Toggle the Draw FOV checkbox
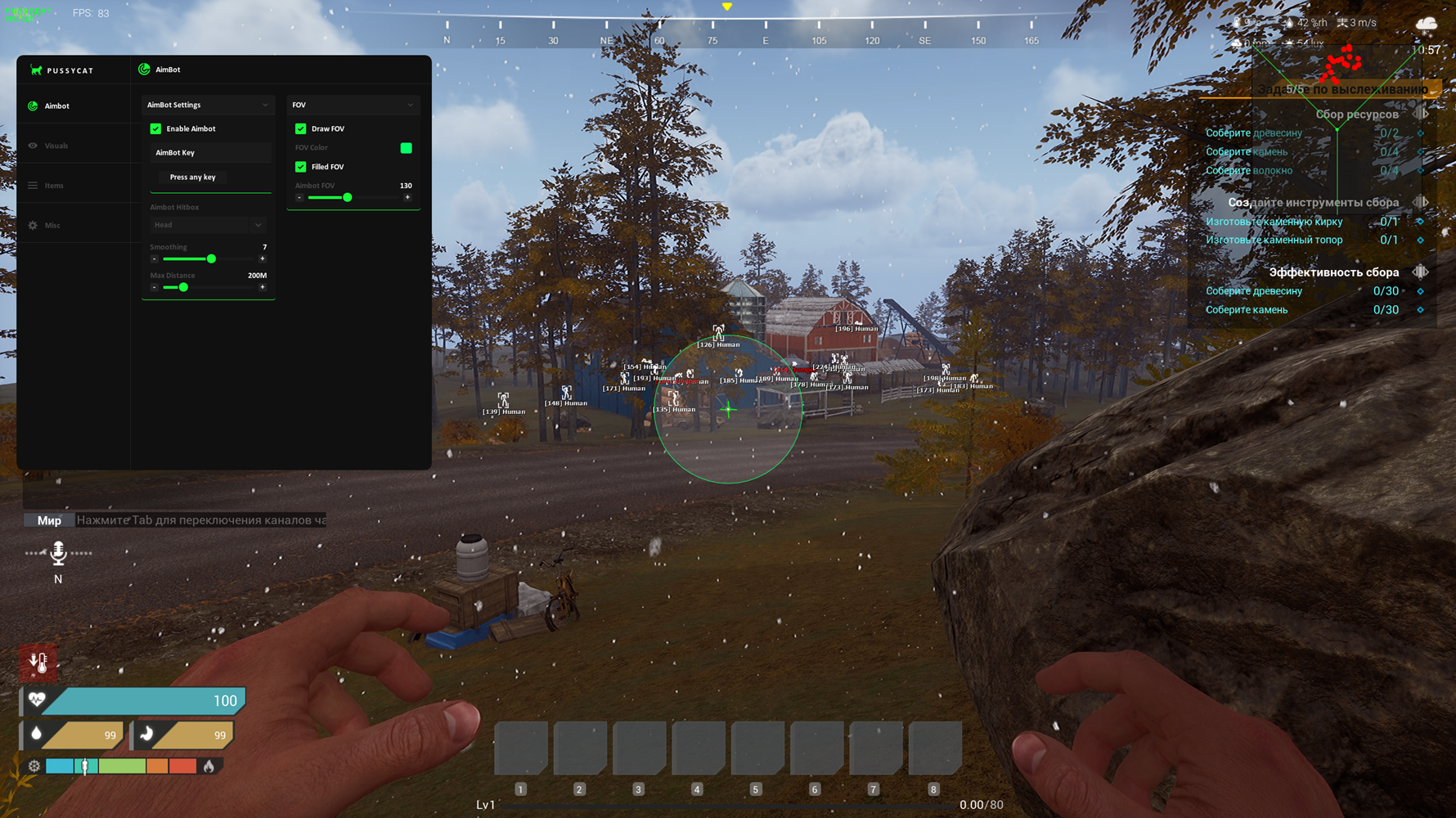This screenshot has width=1456, height=818. [301, 128]
